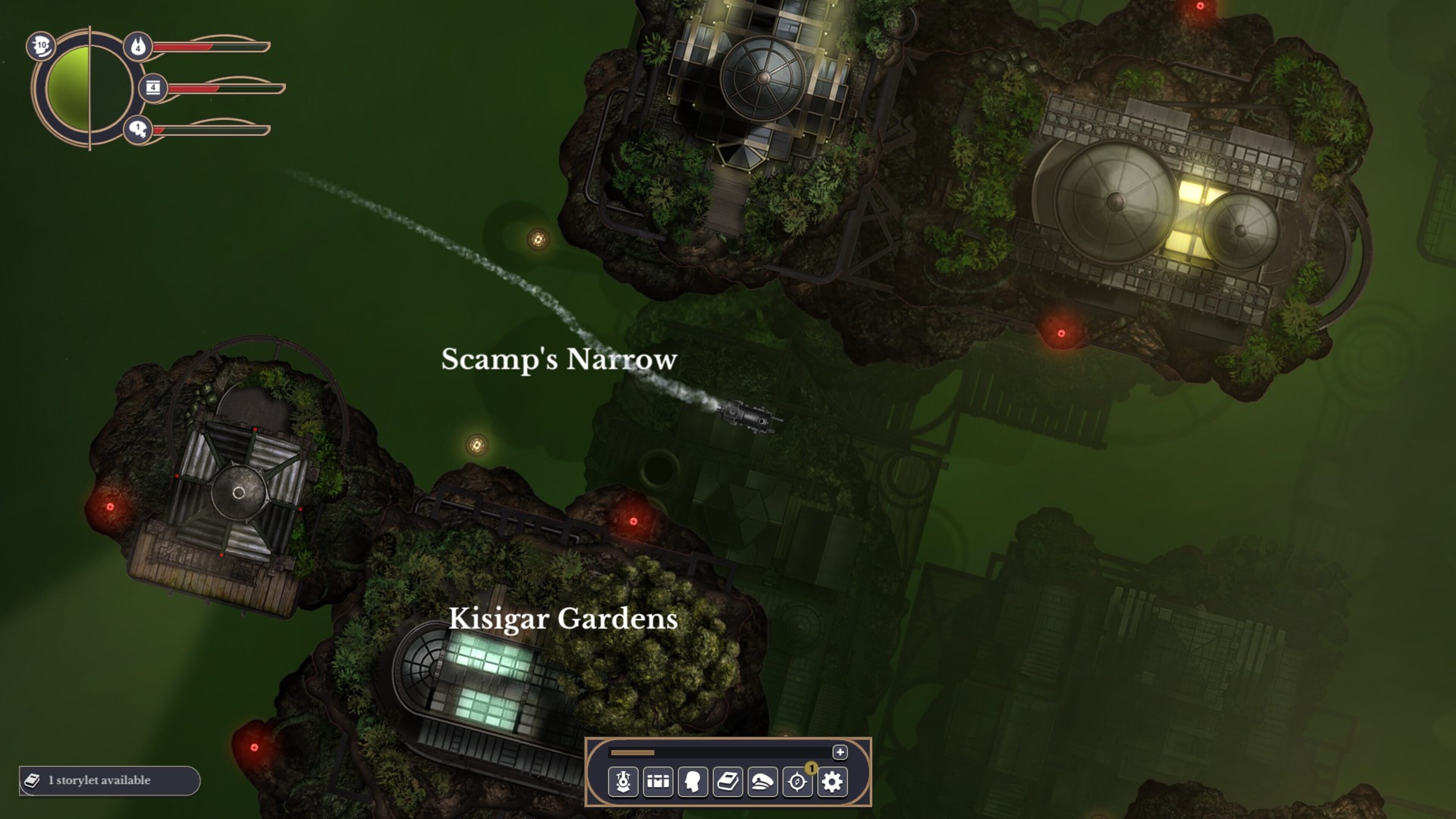
Task: Click the terror skull icon showing 1
Action: tap(138, 130)
